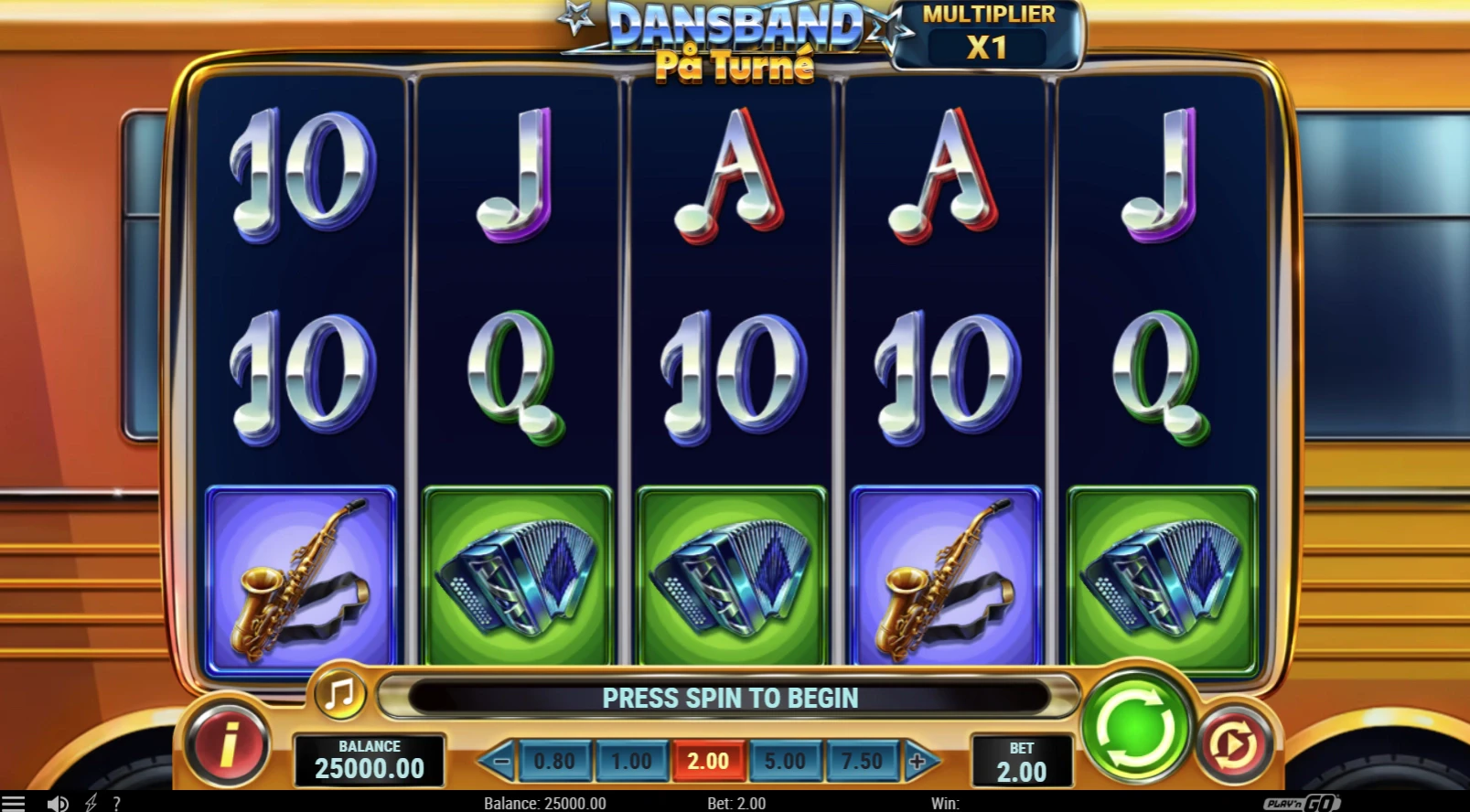
Task: Click the Balance 25000.00 display
Action: click(x=369, y=760)
